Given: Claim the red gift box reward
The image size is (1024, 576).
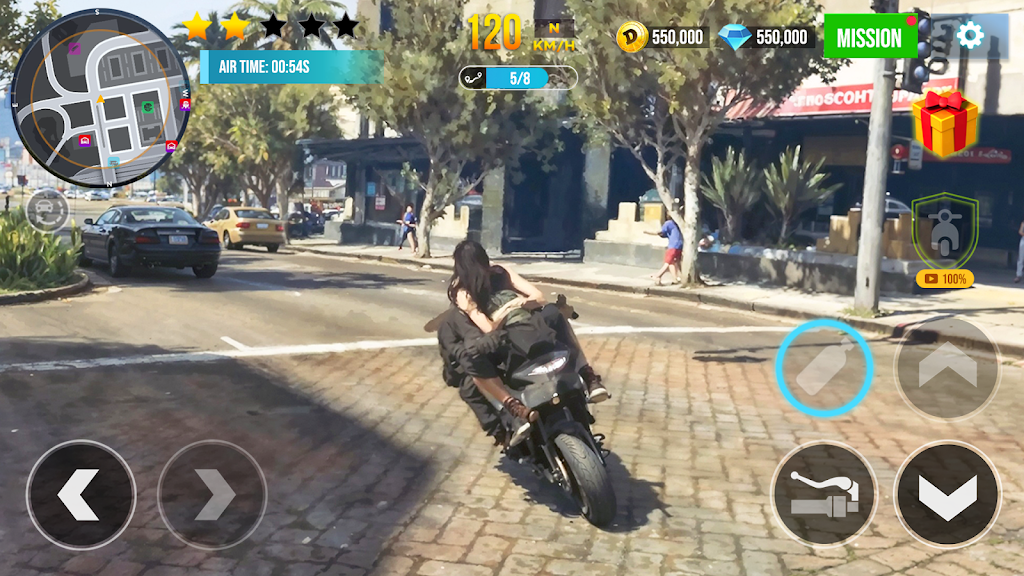Looking at the screenshot, I should [x=944, y=123].
